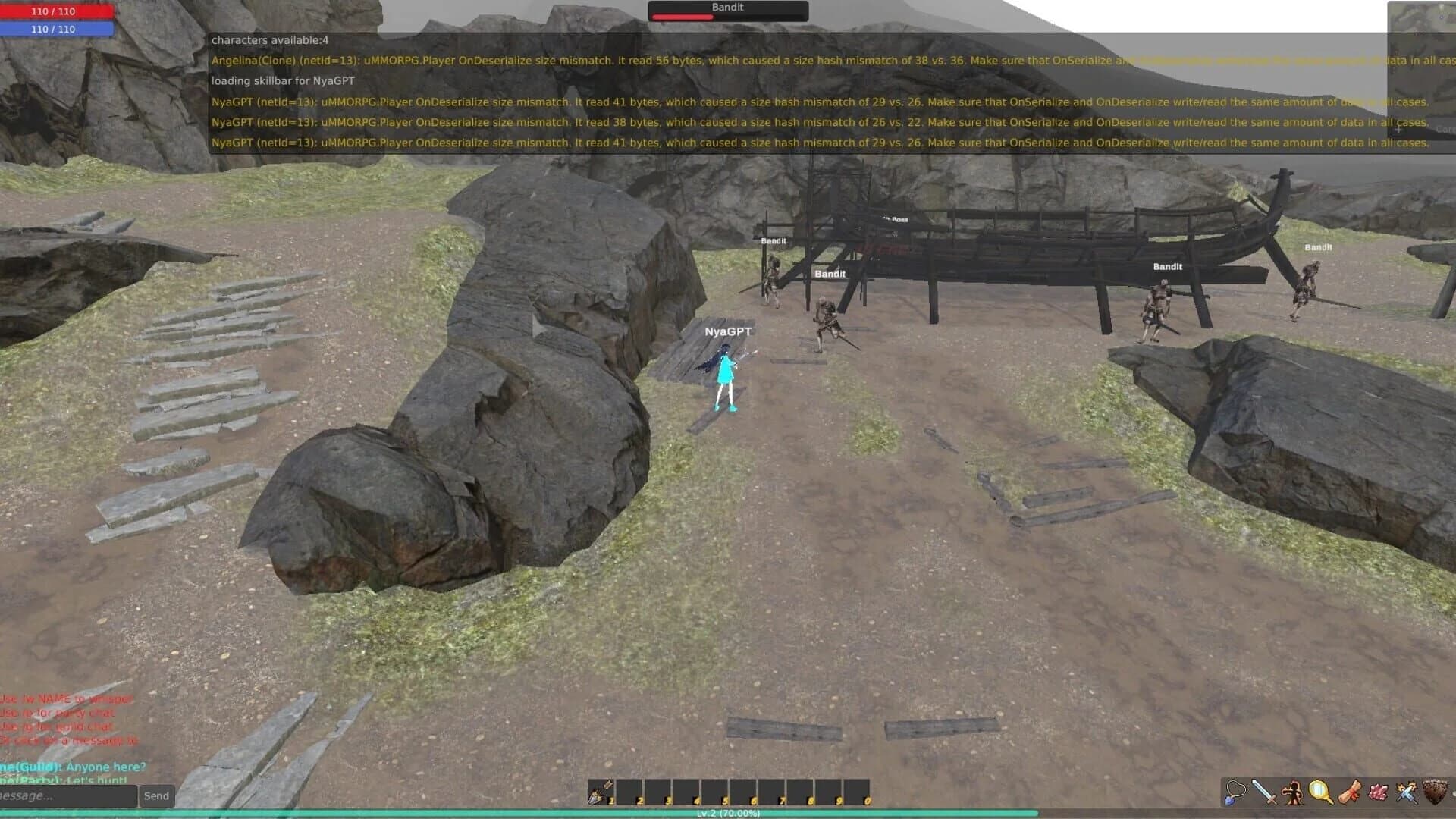Click the Lv.2 experience bar at the bottom
This screenshot has width=1456, height=819.
coord(728,814)
